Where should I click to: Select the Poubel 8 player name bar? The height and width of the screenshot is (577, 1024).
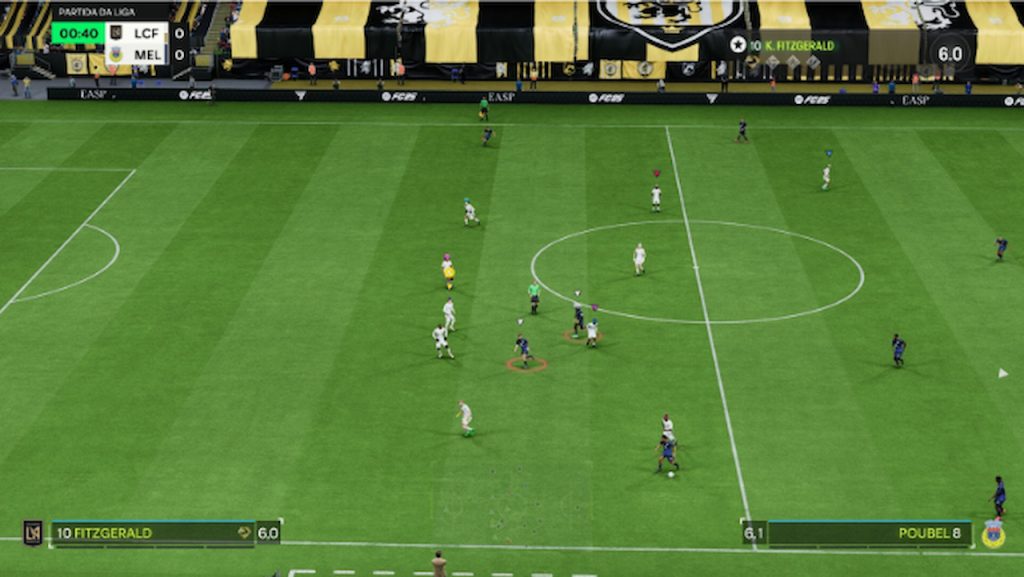868,533
